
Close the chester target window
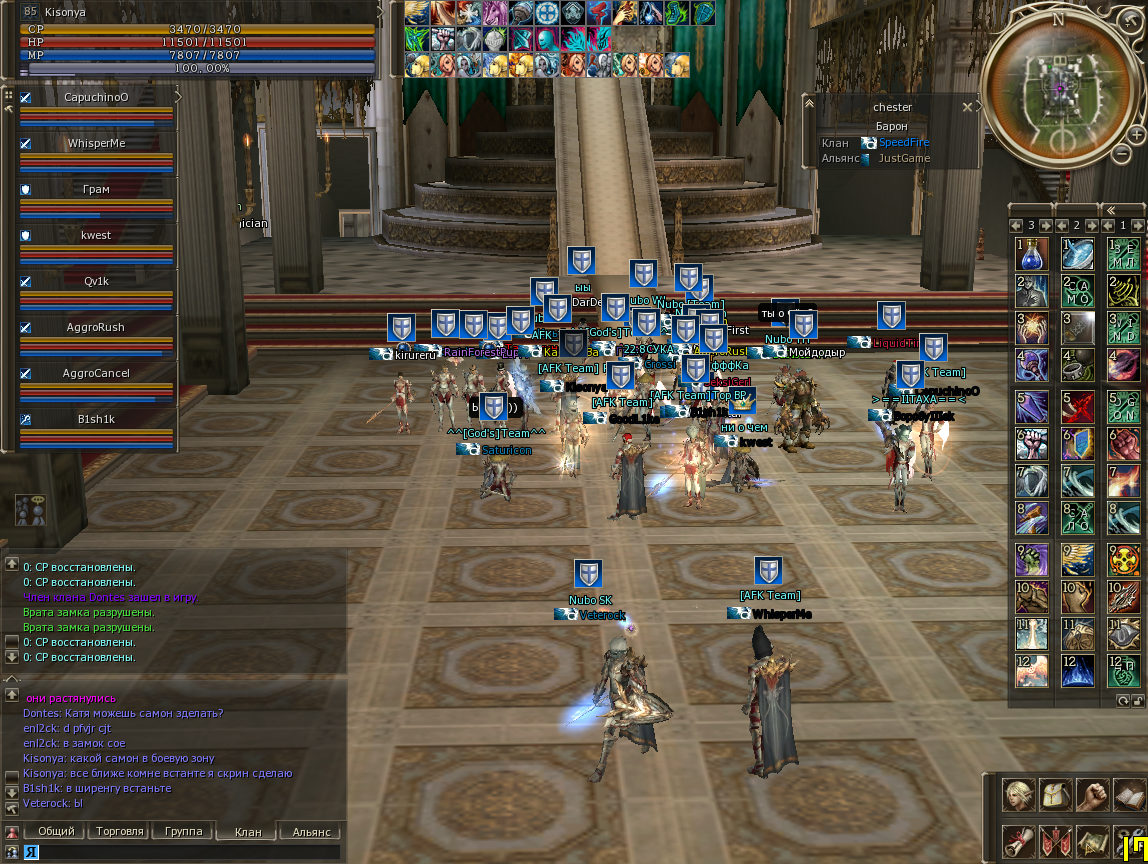(967, 106)
